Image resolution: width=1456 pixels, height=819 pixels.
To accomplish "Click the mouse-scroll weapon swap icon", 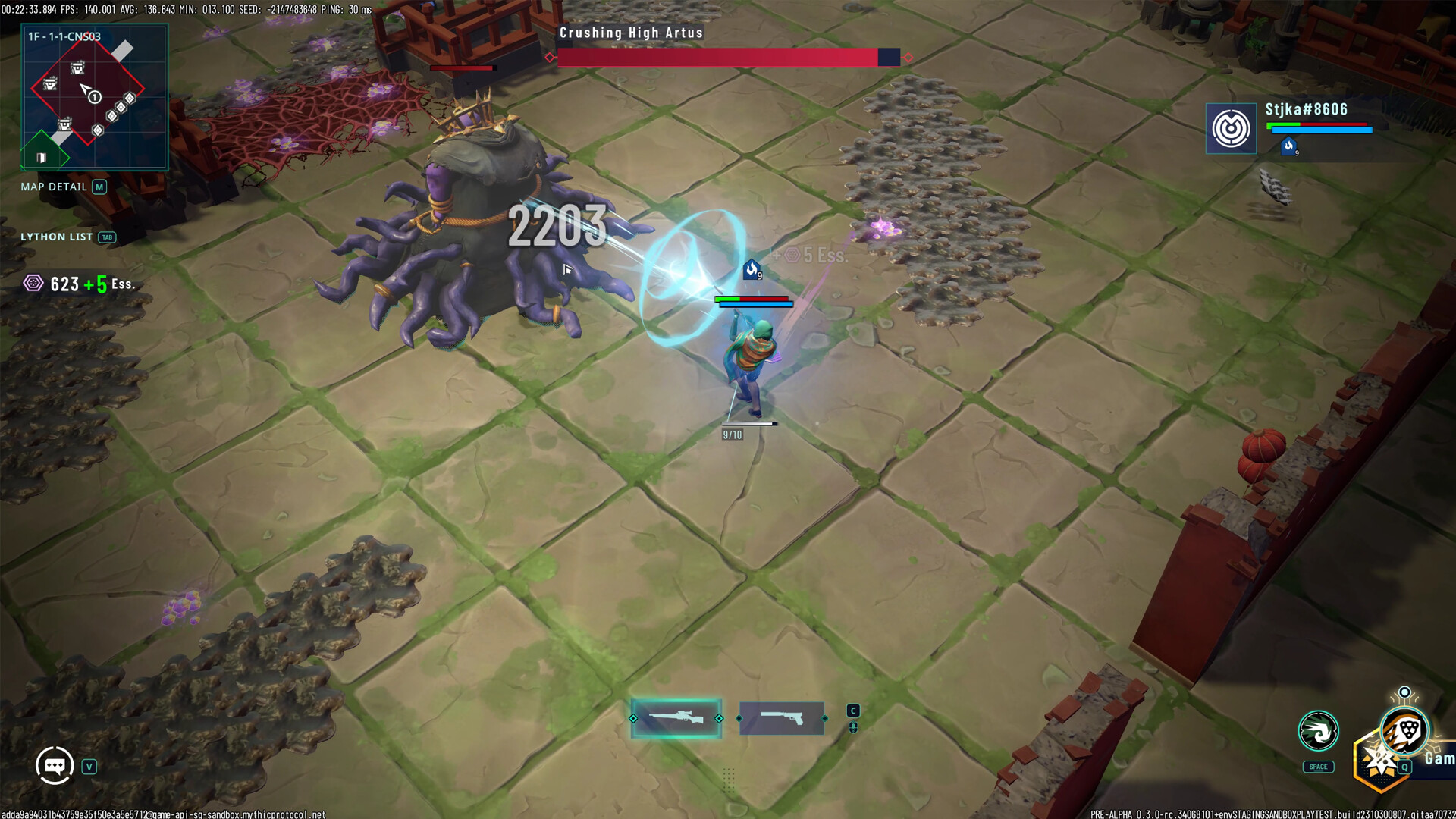I will 853,726.
